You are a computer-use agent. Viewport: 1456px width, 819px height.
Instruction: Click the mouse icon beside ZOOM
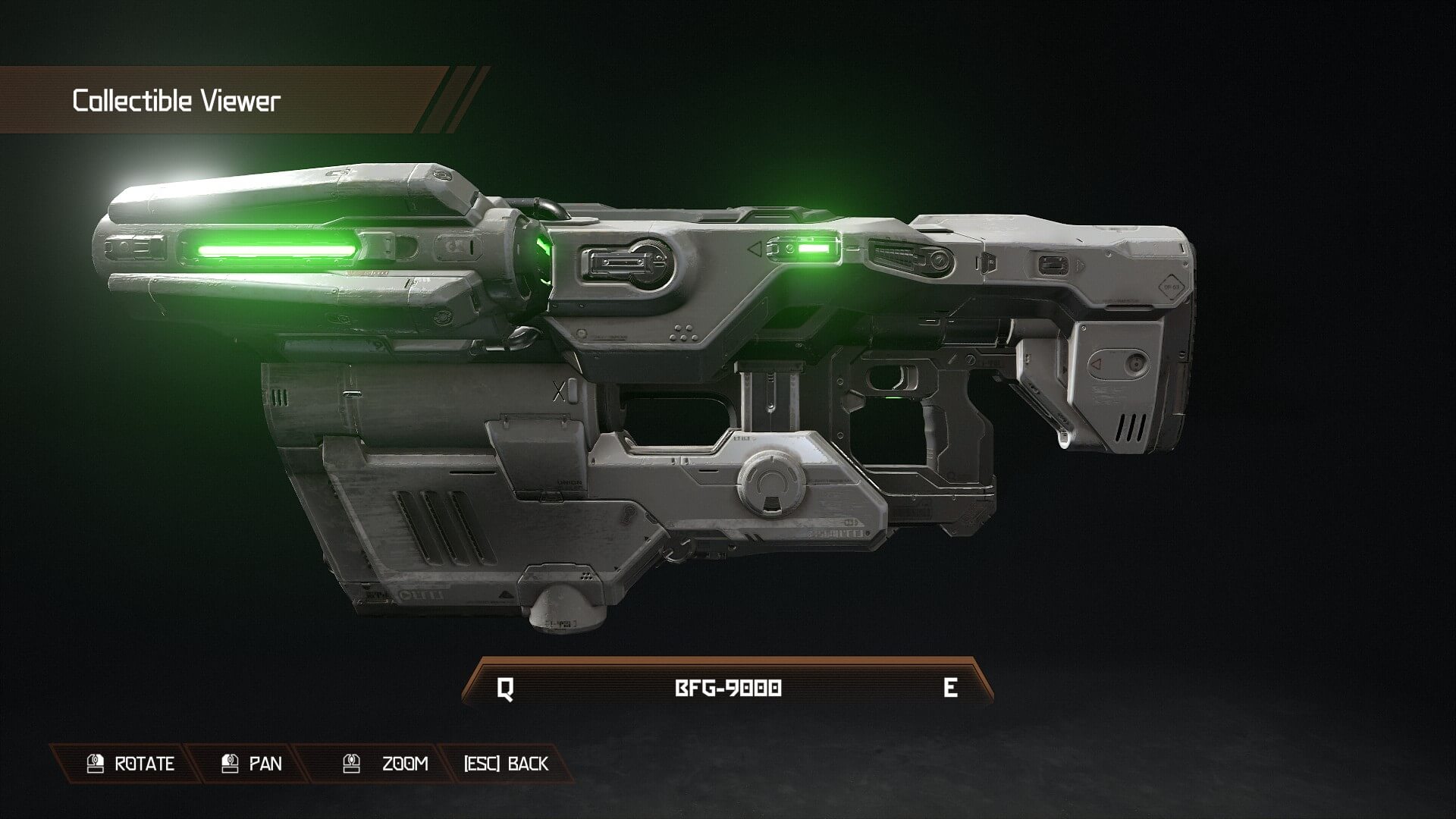tap(351, 764)
